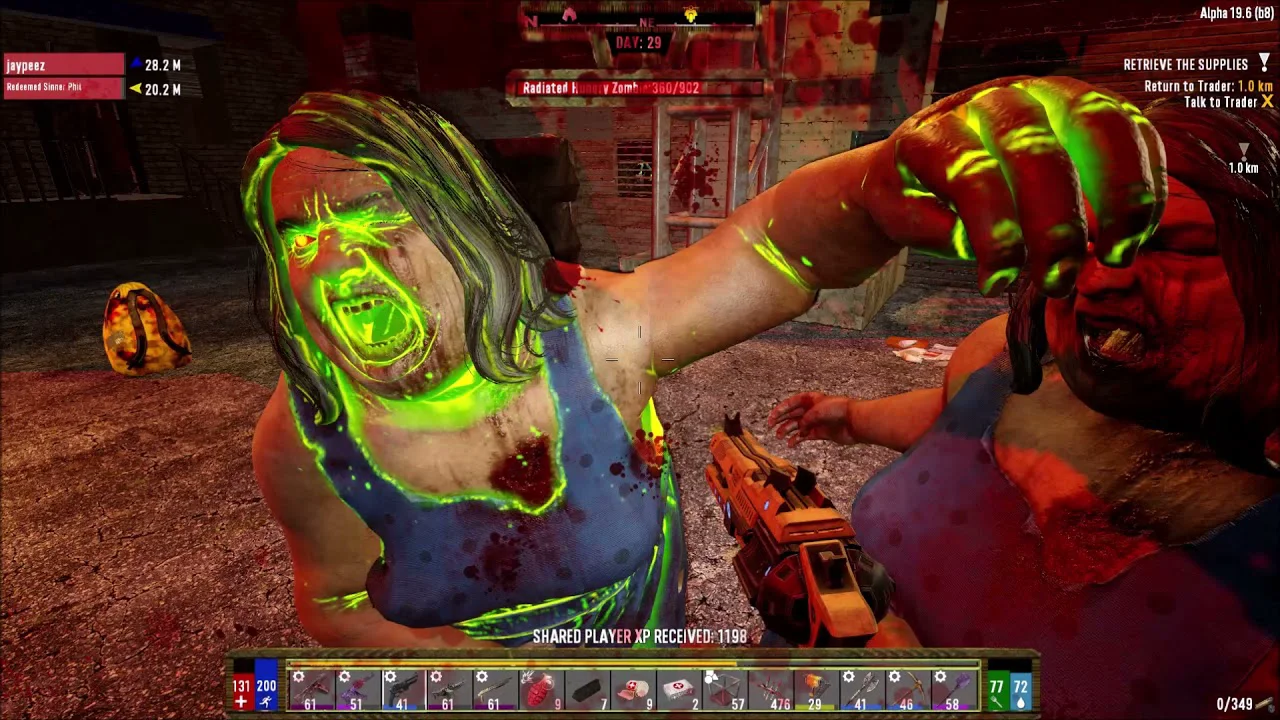Click the compass bar above the day counter

[x=640, y=17]
